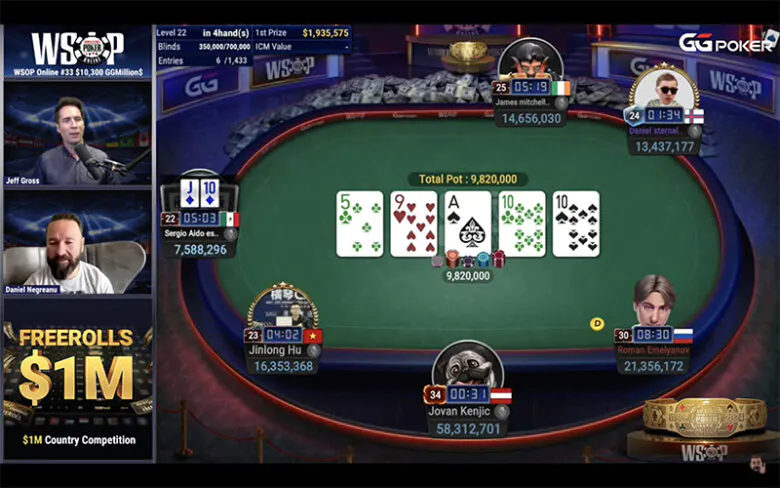The width and height of the screenshot is (780, 488).
Task: Select the five of clubs board card
Action: click(x=360, y=223)
